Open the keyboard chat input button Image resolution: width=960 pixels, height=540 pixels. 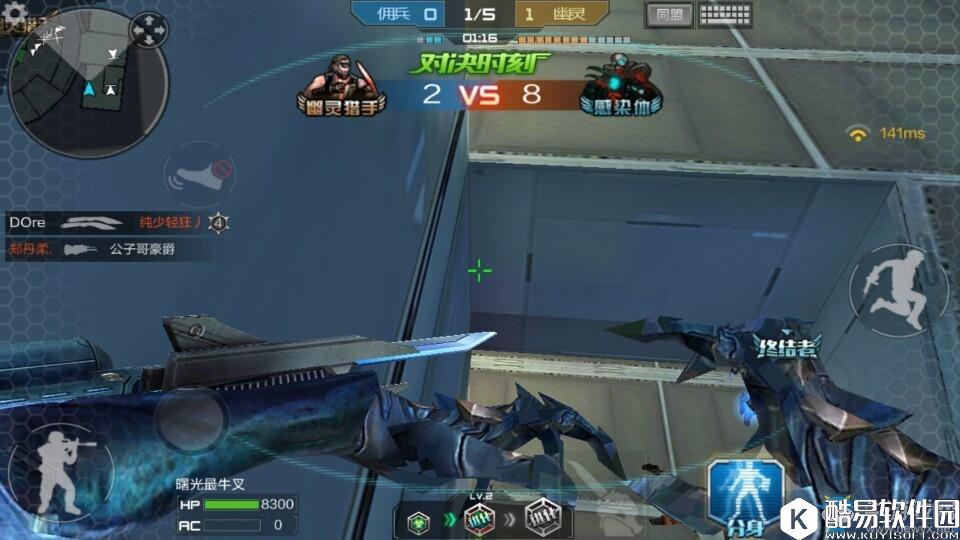tap(725, 14)
